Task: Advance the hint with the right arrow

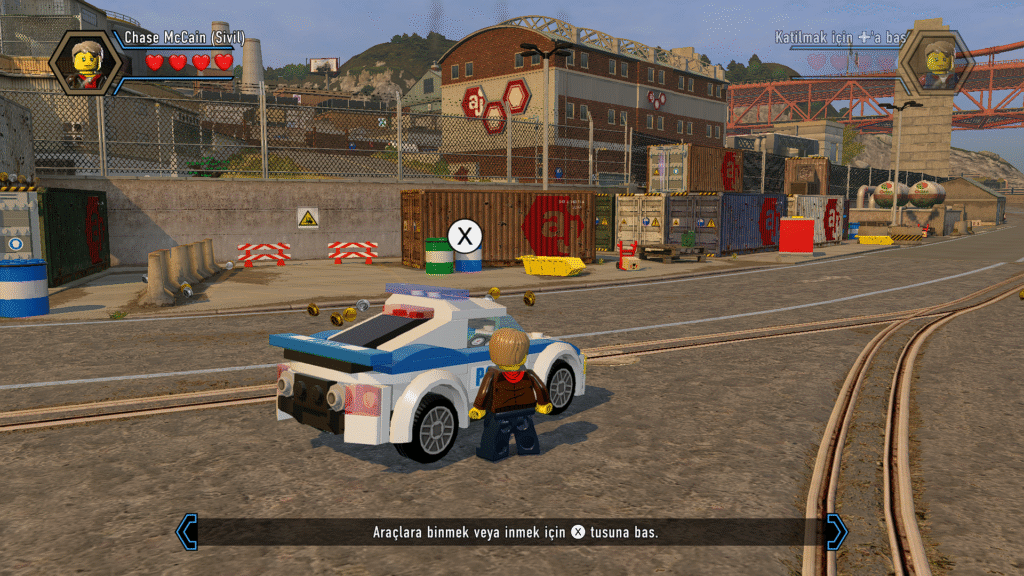Action: click(836, 532)
